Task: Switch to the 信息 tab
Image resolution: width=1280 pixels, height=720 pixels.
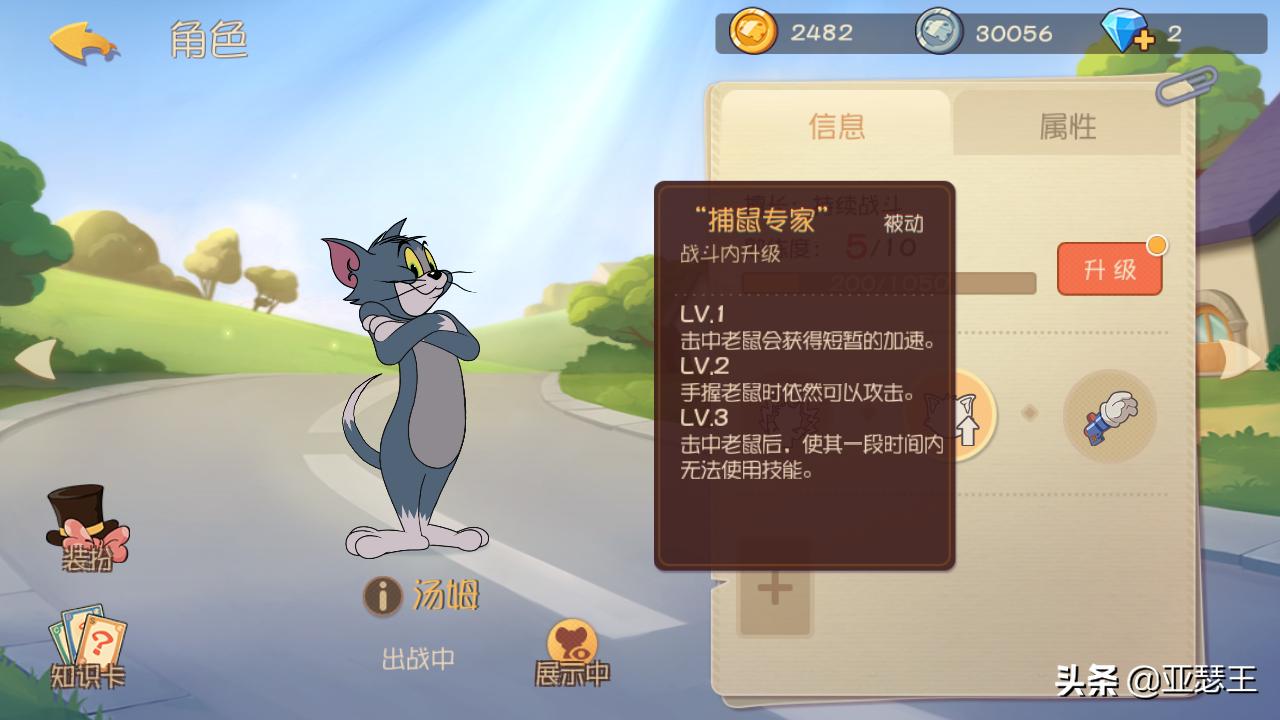Action: (836, 126)
